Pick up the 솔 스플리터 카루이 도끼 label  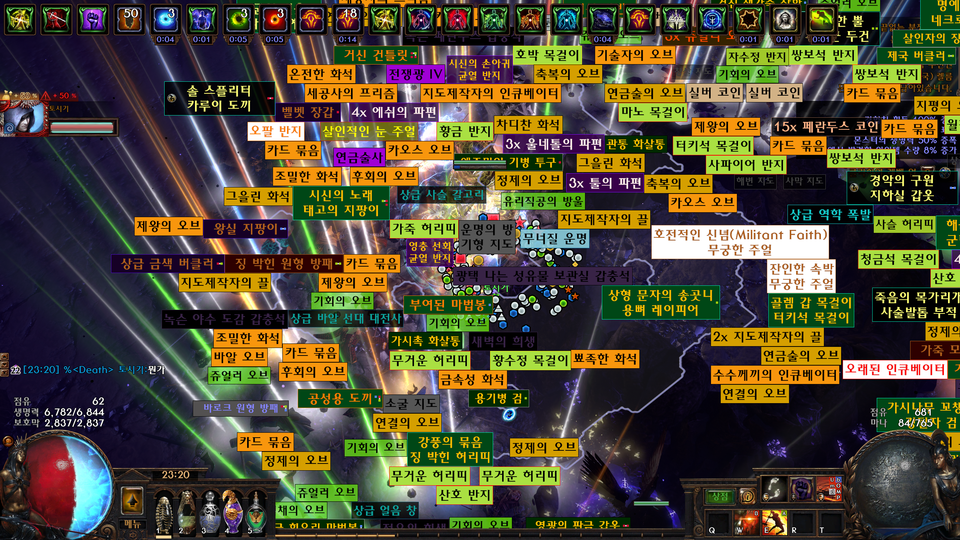click(x=219, y=97)
